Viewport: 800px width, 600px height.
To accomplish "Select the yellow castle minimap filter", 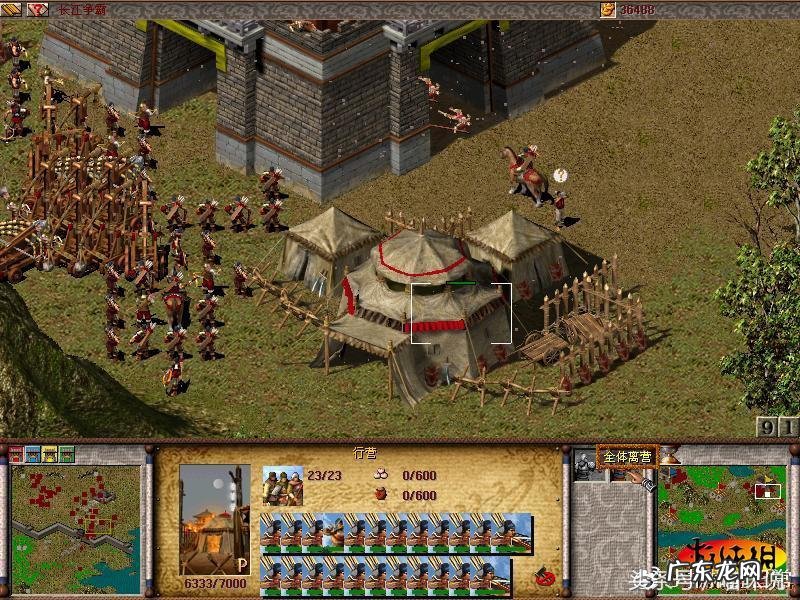I will point(49,454).
